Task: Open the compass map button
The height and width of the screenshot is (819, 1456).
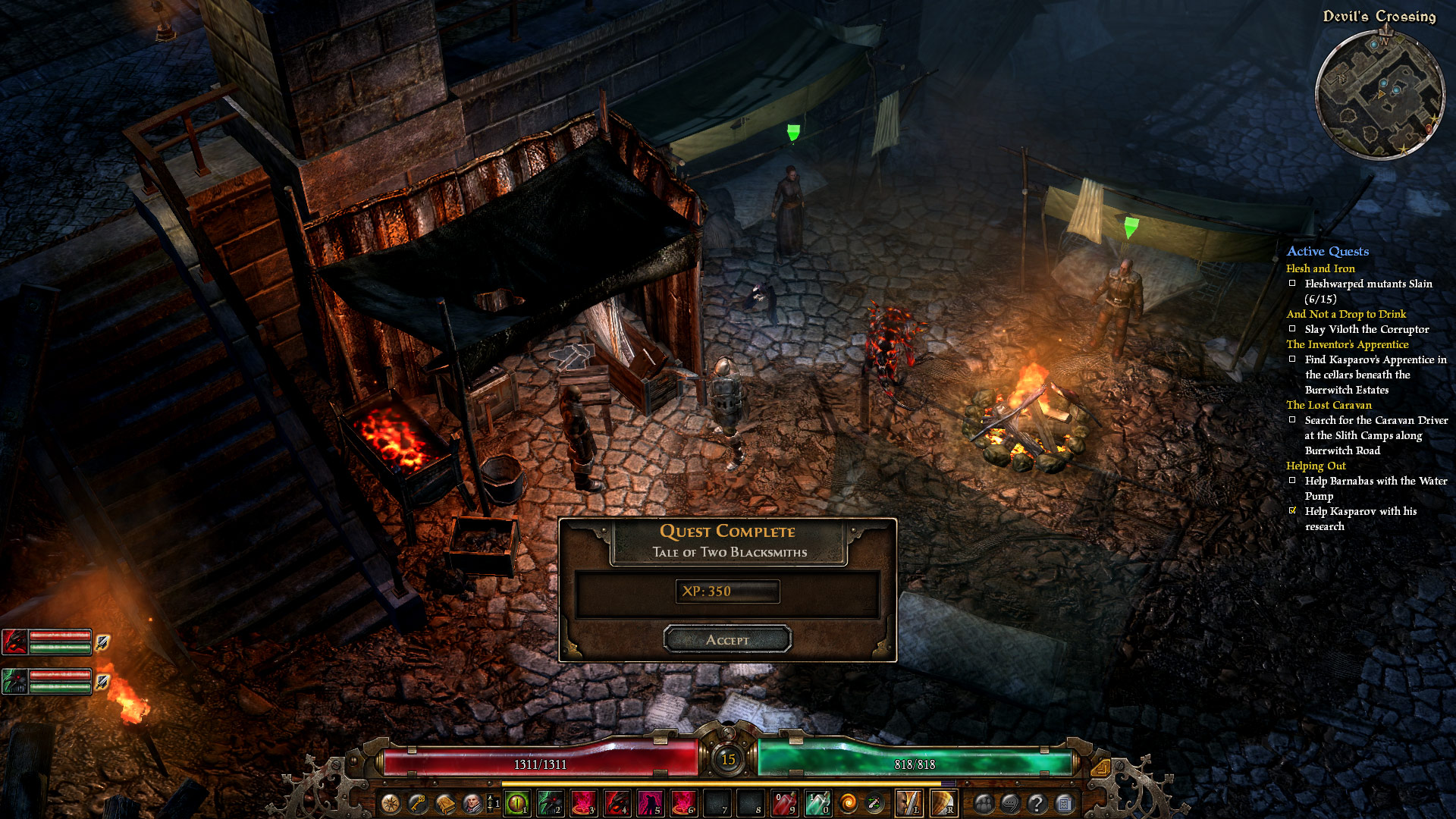Action: coord(391,803)
